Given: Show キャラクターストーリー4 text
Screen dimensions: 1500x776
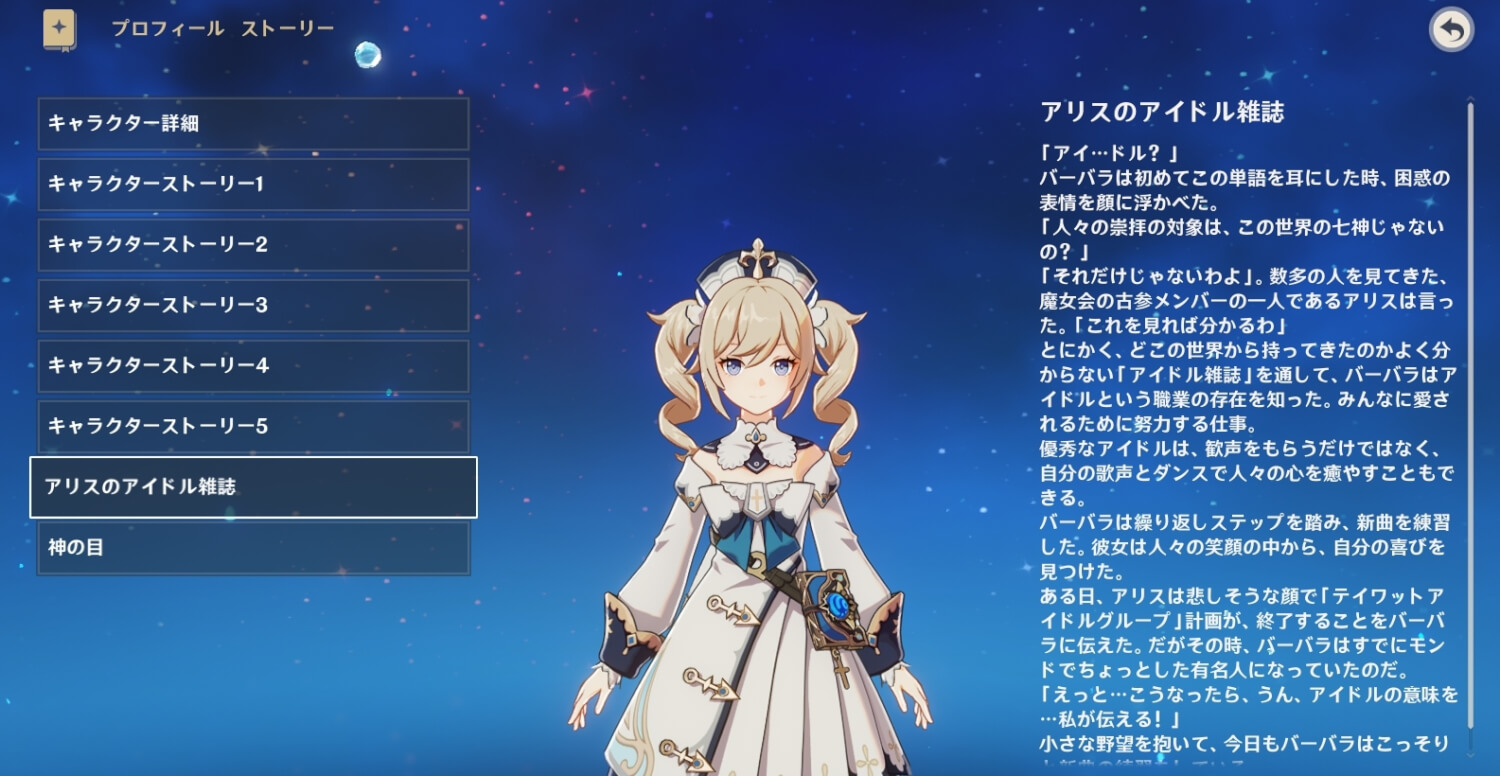Looking at the screenshot, I should pos(253,366).
